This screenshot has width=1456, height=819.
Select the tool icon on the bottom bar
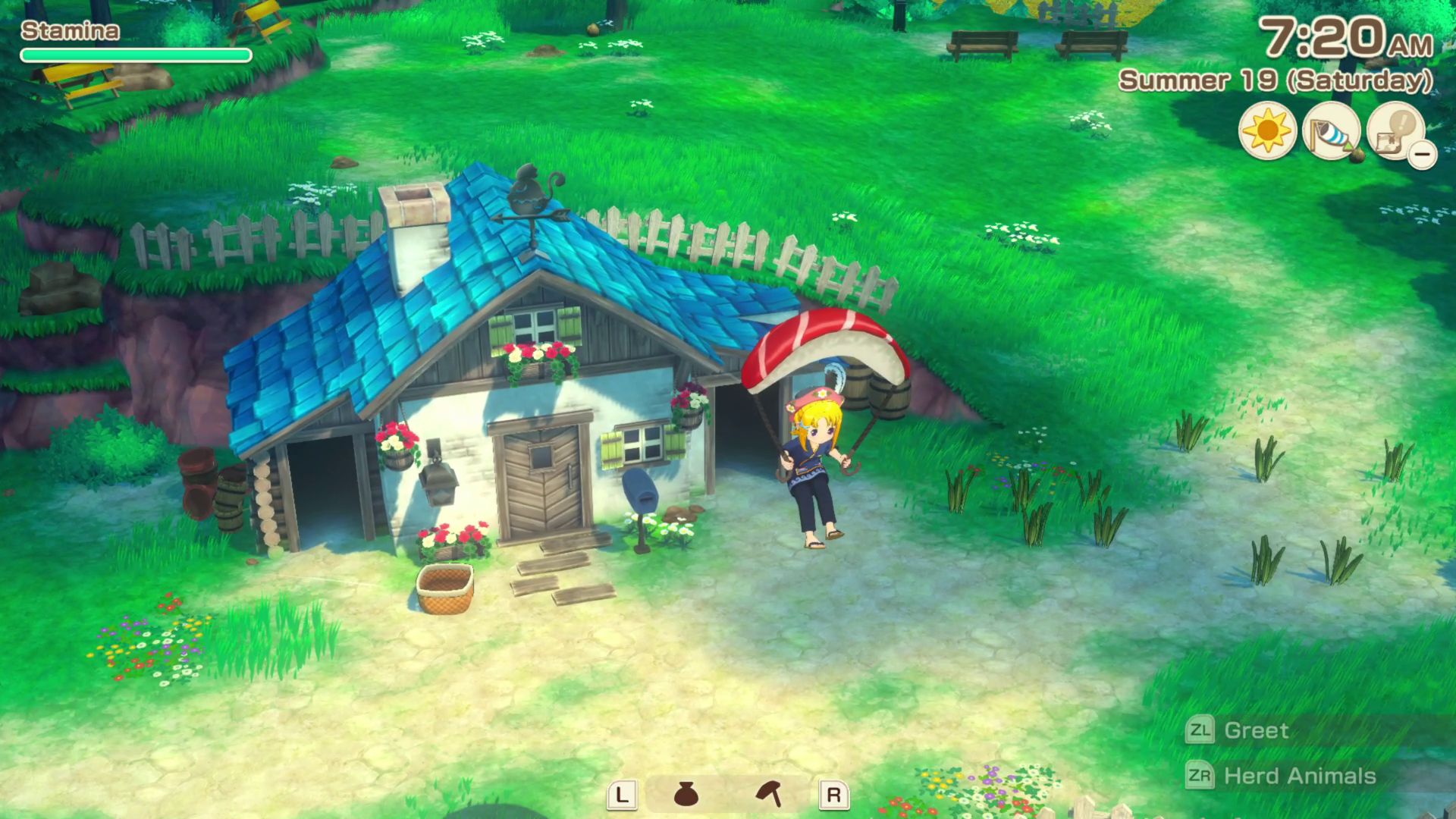(768, 795)
